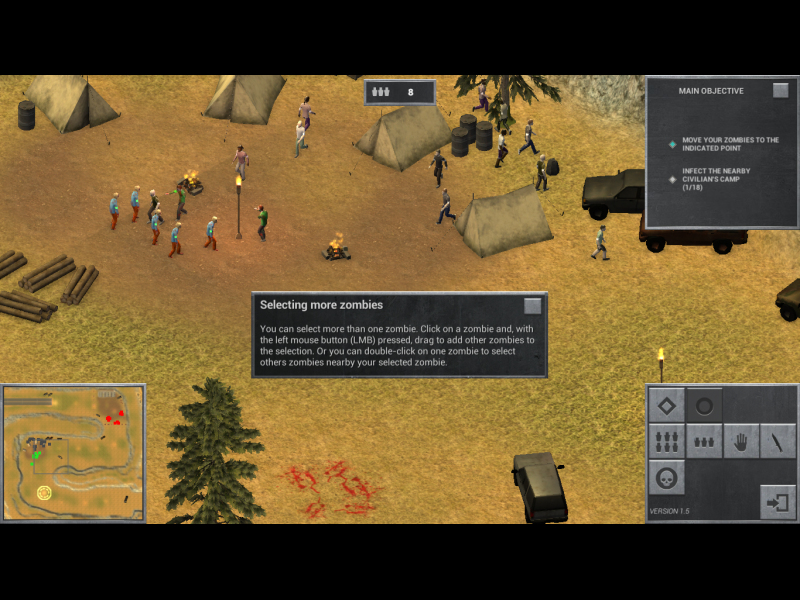Select the six-zombie group button

[667, 441]
